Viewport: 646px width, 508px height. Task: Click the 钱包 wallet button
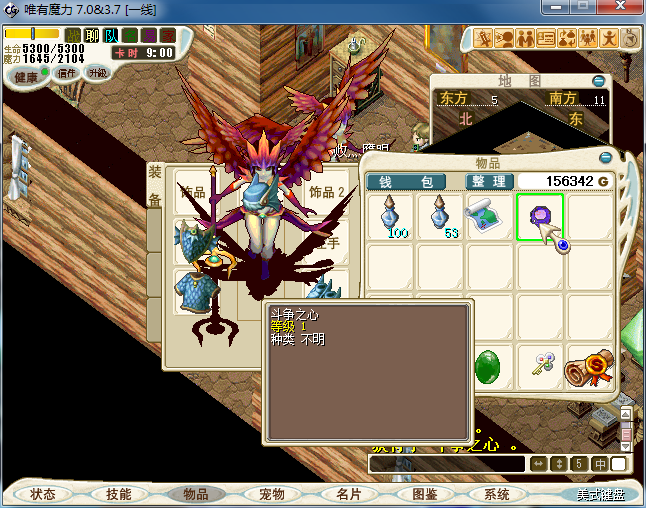[406, 181]
